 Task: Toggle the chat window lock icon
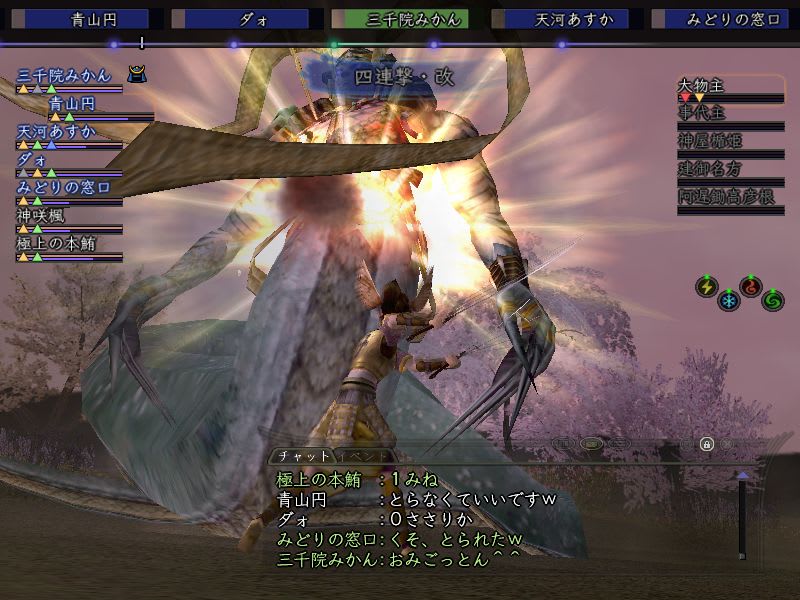706,444
